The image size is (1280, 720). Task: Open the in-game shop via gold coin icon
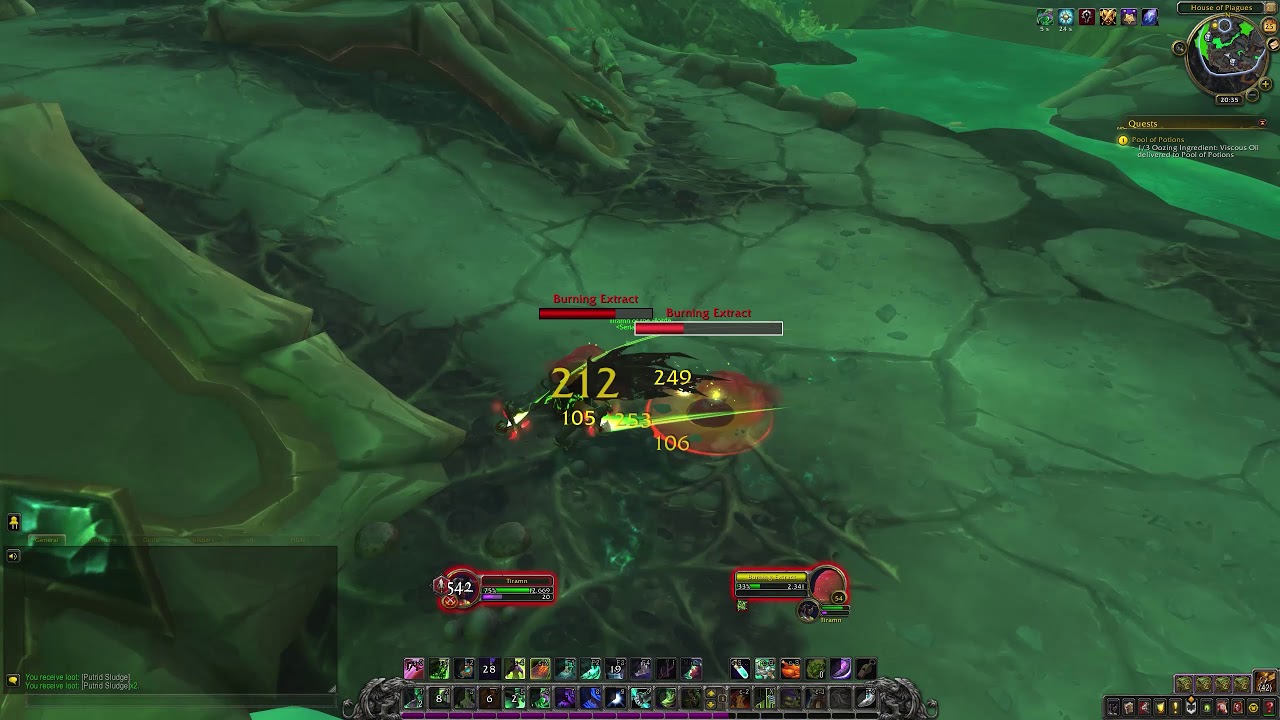pos(1252,707)
